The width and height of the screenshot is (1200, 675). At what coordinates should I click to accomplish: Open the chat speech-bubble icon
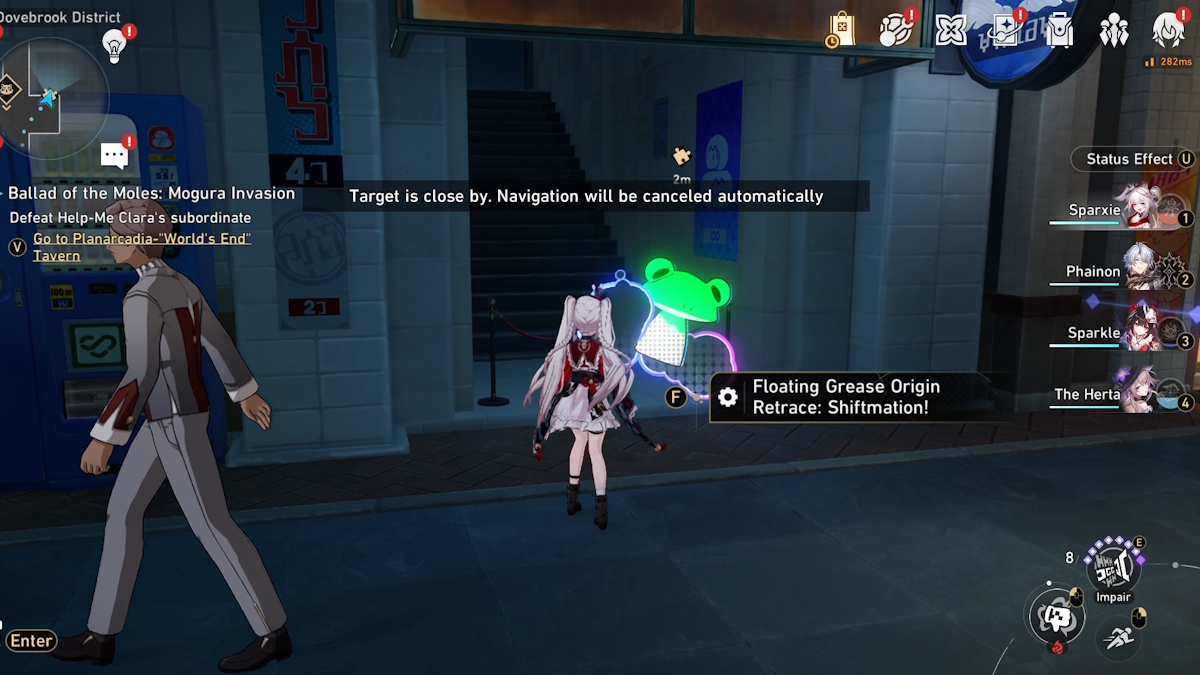pyautogui.click(x=115, y=155)
